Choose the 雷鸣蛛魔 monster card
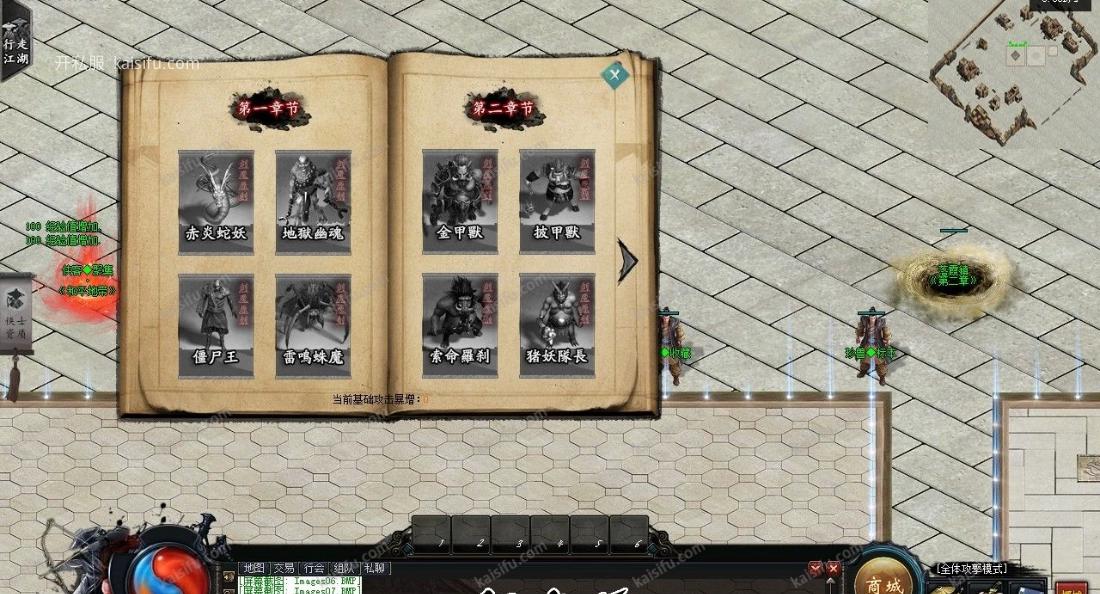1100x594 pixels. 313,326
